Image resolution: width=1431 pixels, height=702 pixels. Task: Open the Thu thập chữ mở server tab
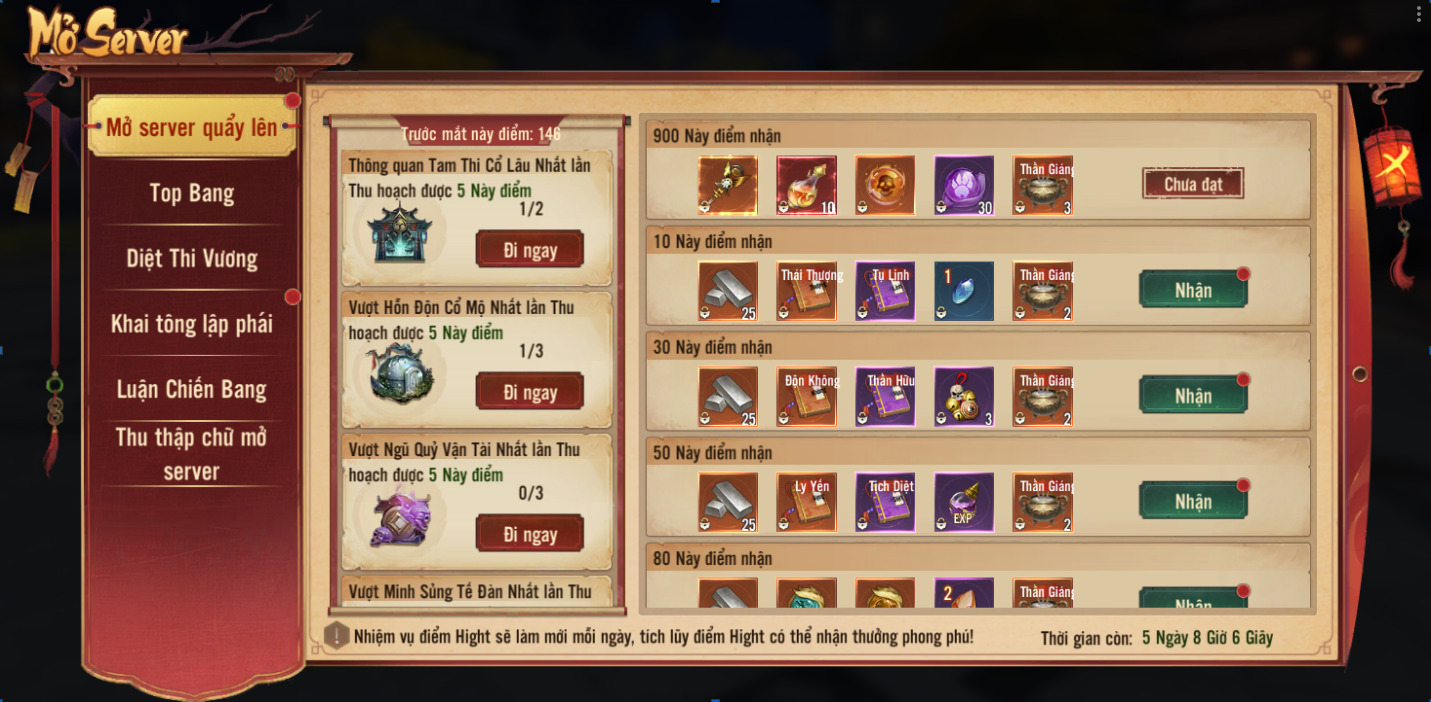[x=191, y=454]
